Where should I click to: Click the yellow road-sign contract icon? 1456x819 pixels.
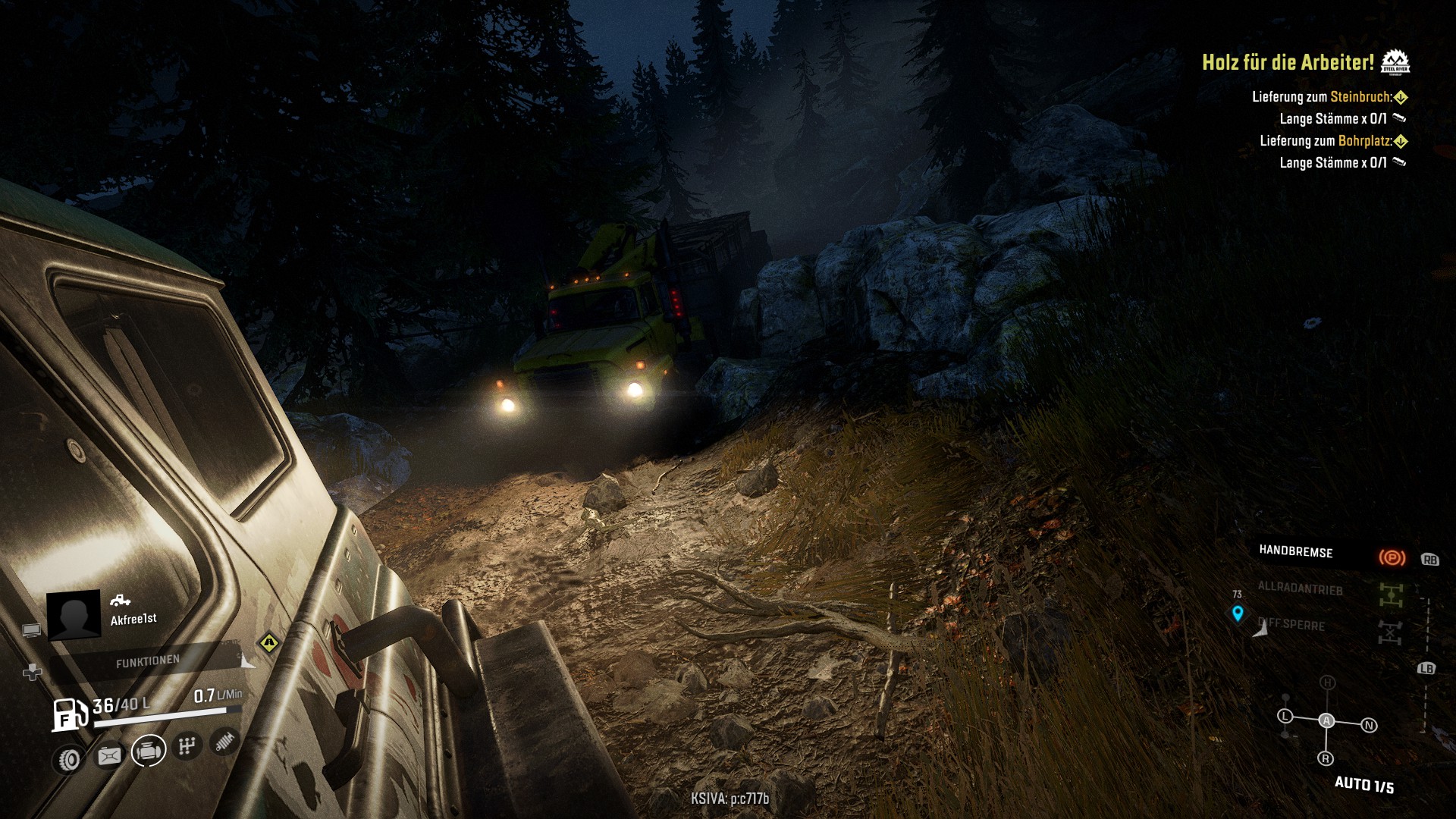point(268,643)
